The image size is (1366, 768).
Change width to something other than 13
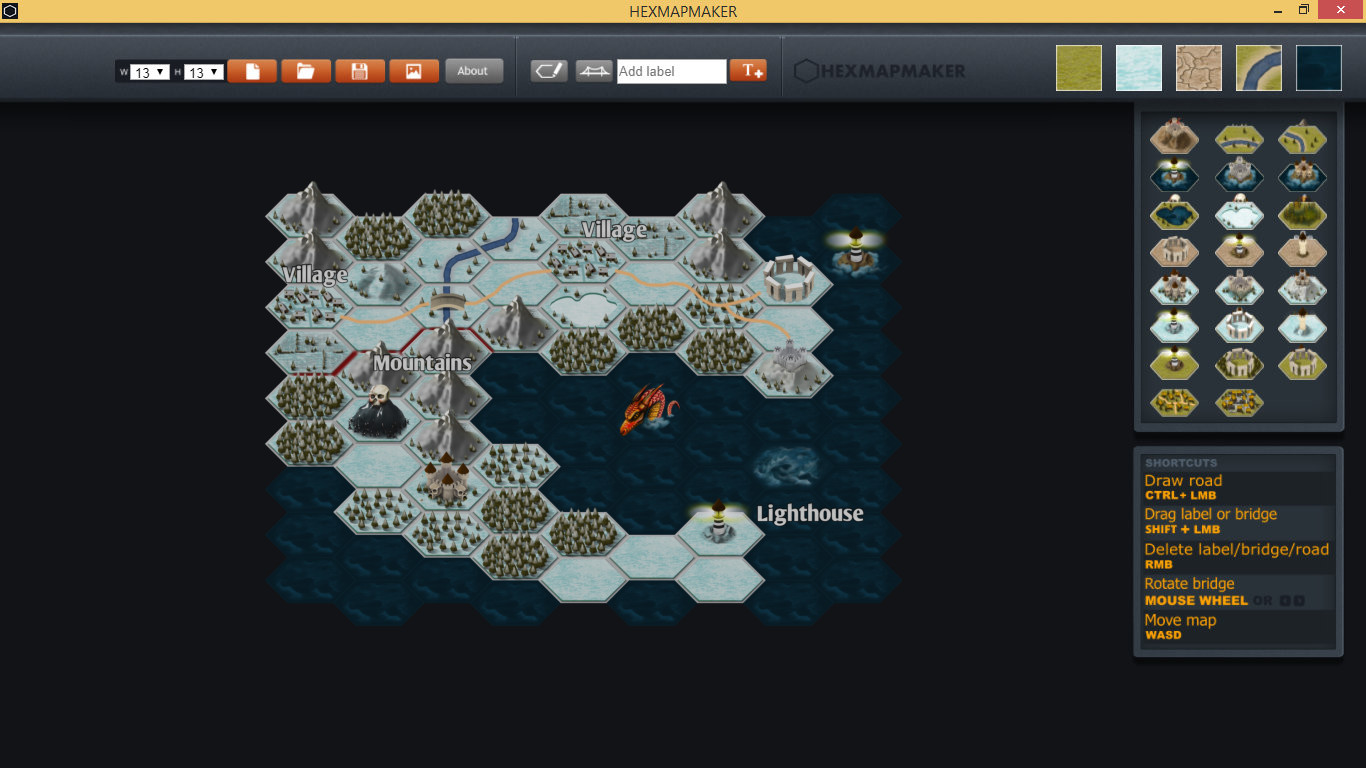coord(148,71)
